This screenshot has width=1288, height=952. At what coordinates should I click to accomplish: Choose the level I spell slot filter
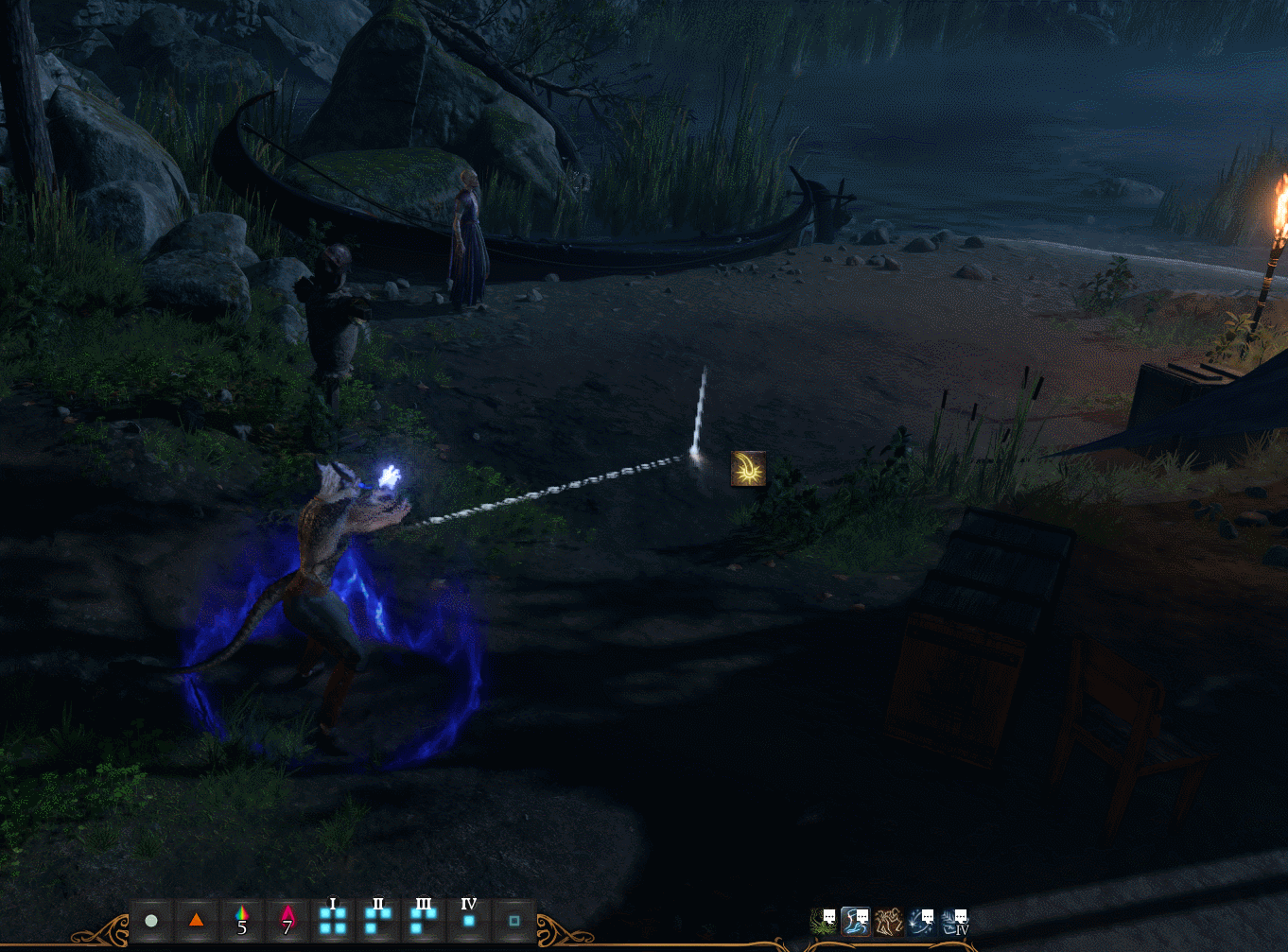point(333,920)
